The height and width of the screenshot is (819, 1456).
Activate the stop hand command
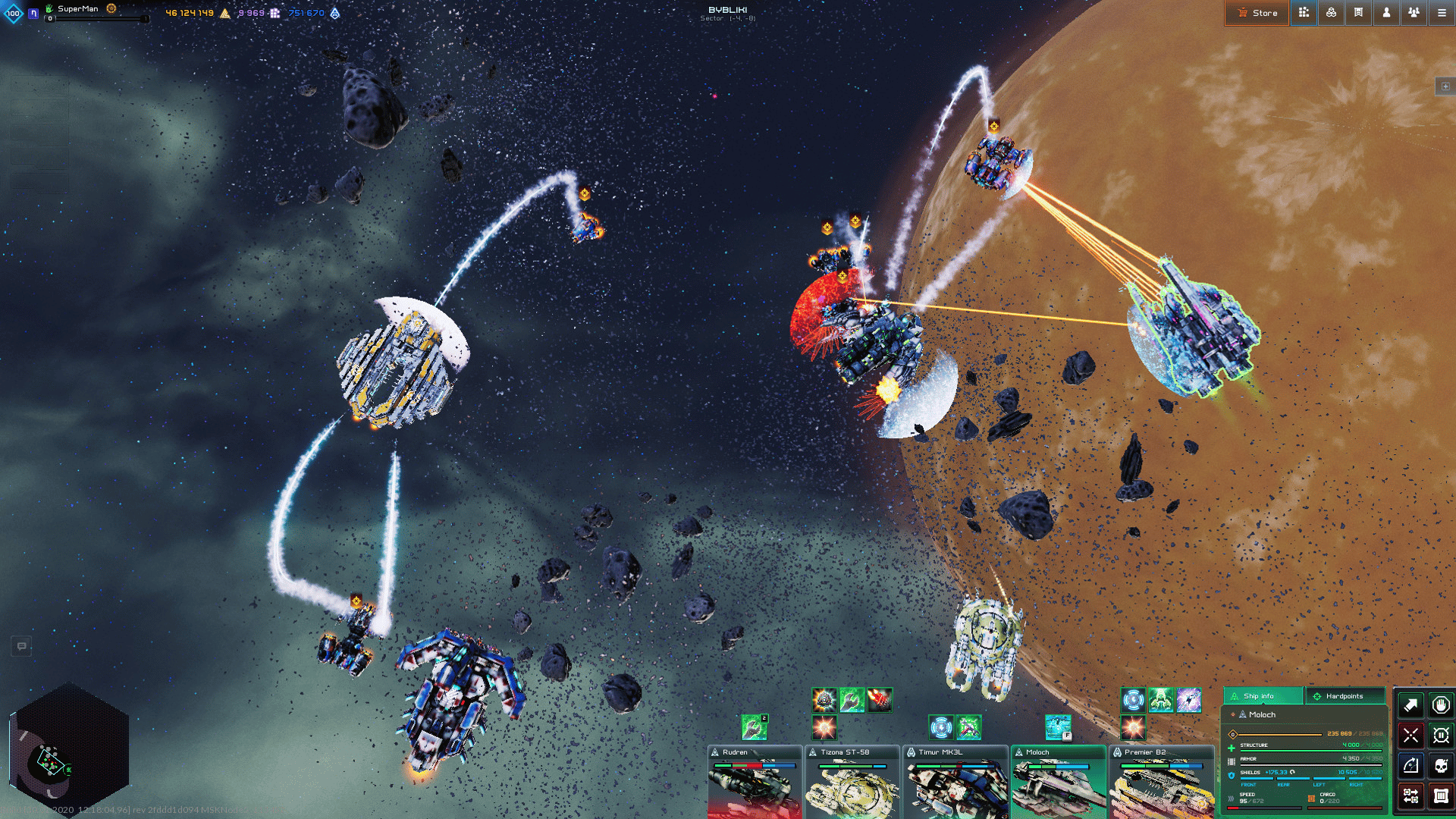tap(1441, 705)
